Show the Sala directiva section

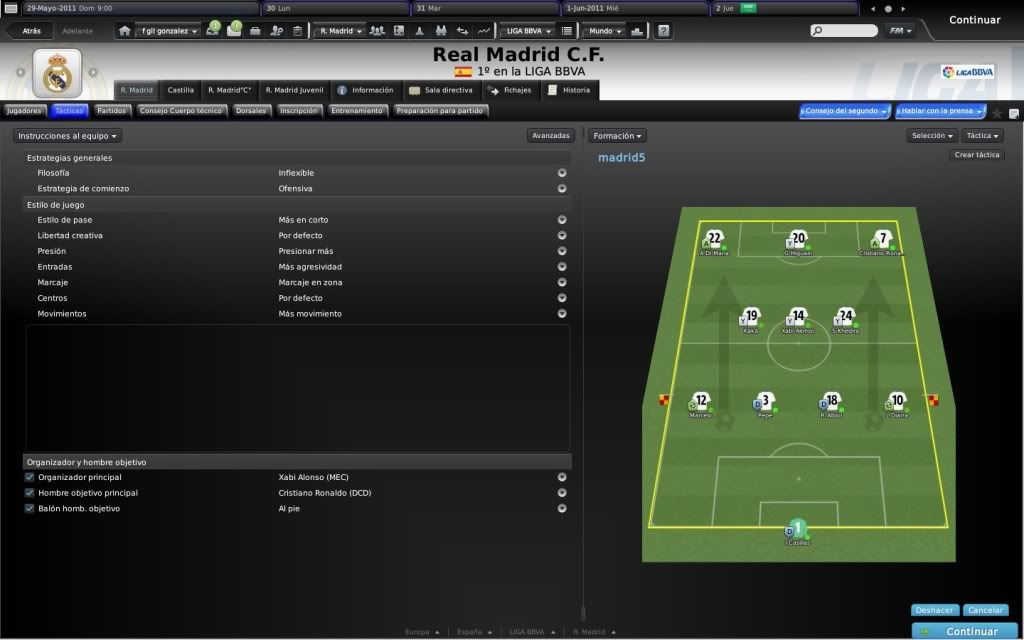[x=440, y=90]
